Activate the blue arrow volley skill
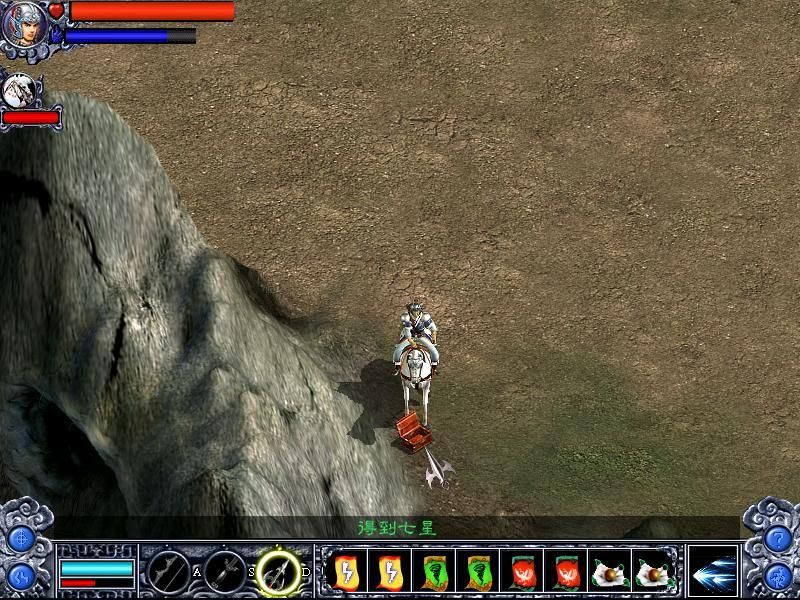Screen dimensions: 800x600 click(712, 571)
